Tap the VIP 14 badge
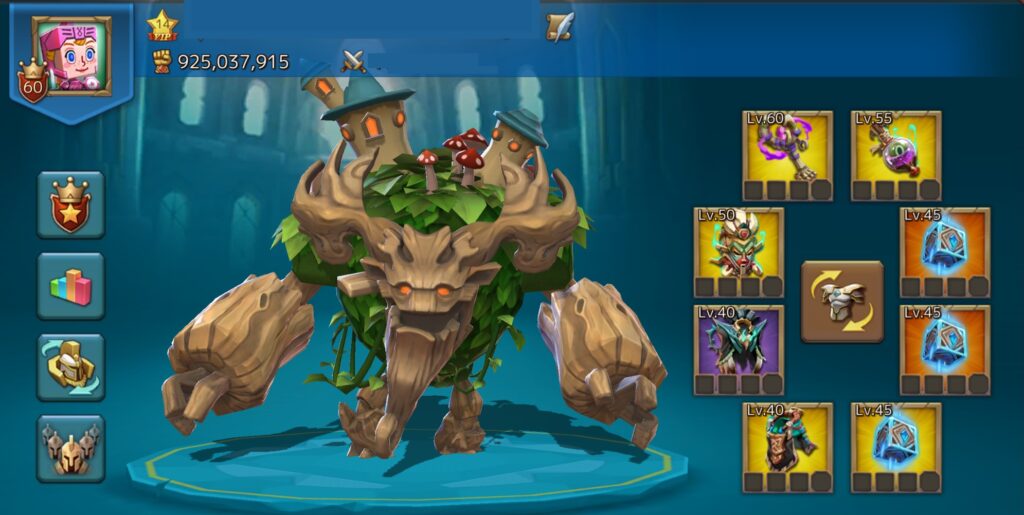The width and height of the screenshot is (1024, 515). (162, 26)
